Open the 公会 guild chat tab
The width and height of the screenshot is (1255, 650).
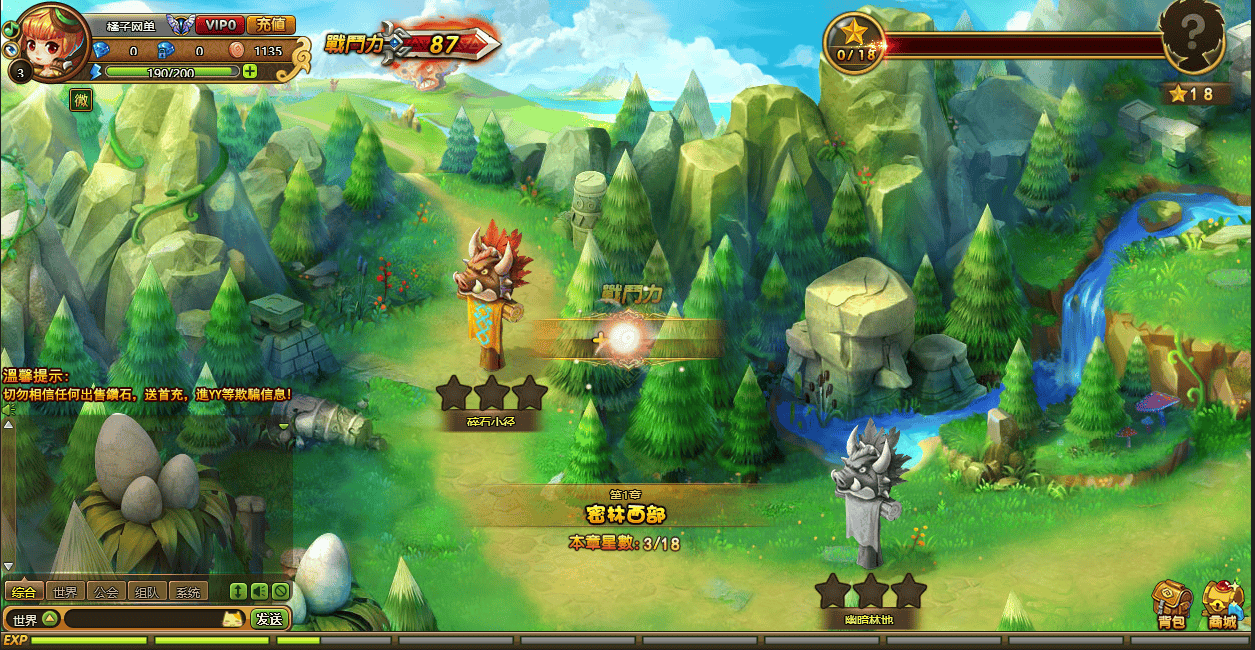(105, 591)
